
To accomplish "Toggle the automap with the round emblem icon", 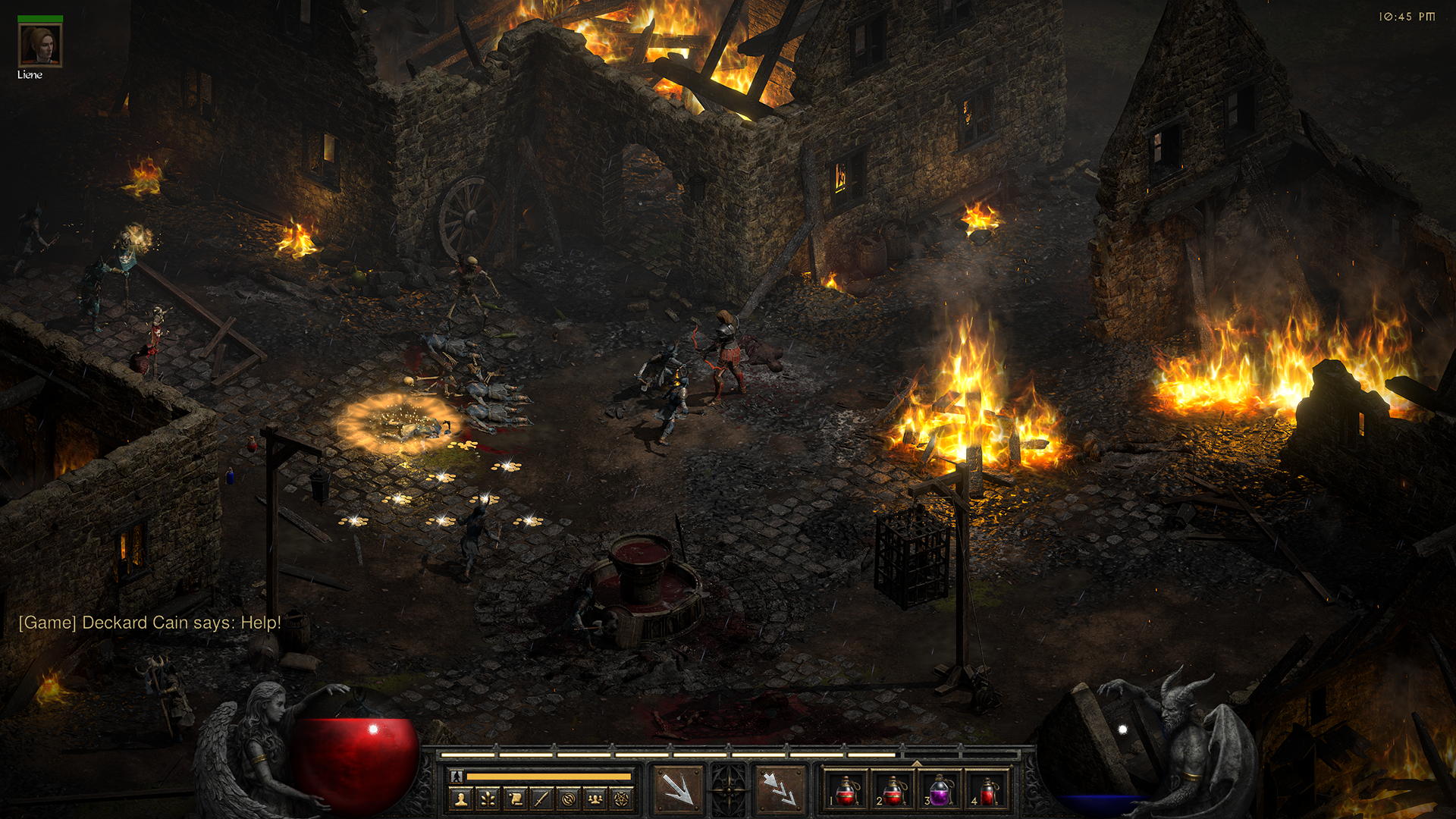I will pyautogui.click(x=568, y=799).
